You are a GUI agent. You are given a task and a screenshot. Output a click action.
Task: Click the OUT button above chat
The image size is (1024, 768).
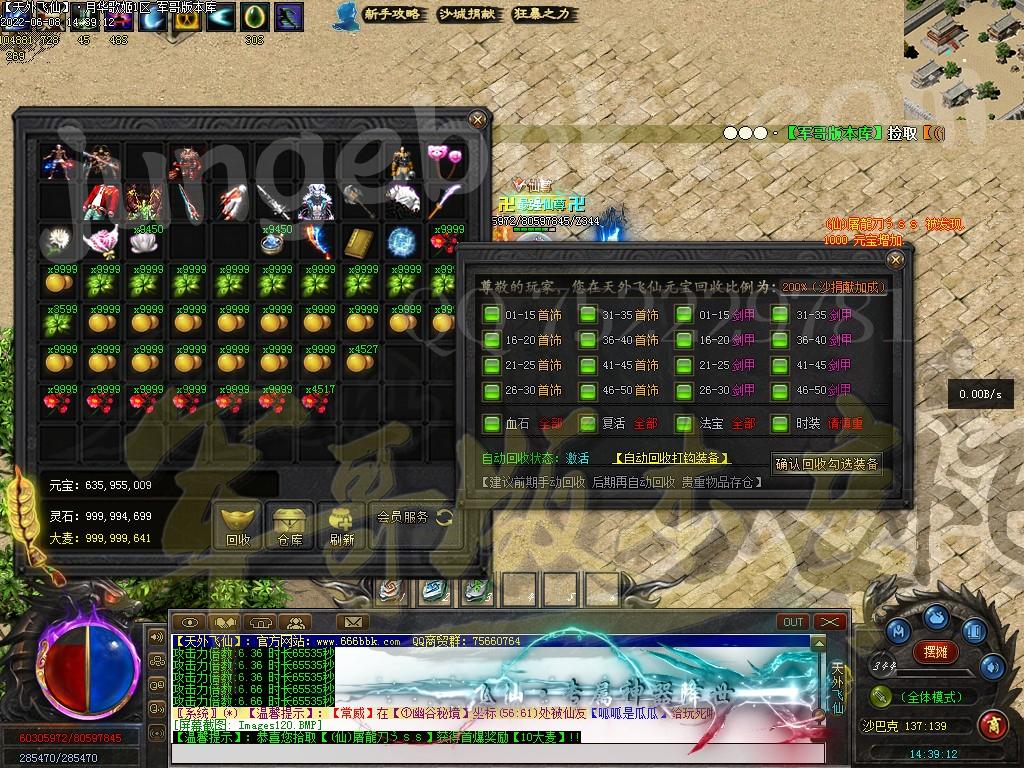pos(793,622)
